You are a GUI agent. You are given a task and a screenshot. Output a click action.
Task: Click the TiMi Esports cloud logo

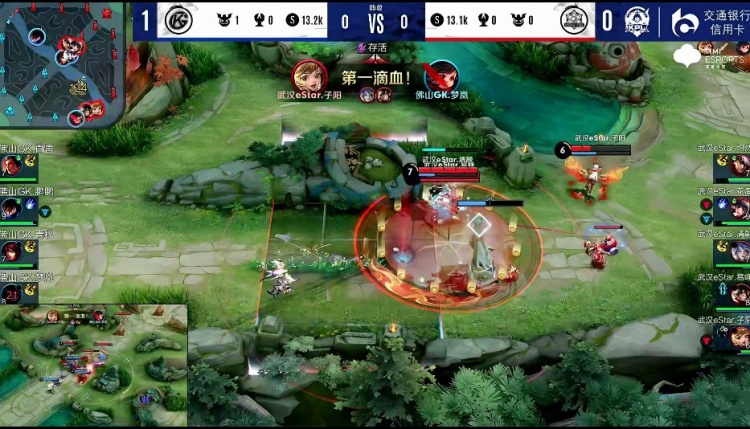point(689,56)
